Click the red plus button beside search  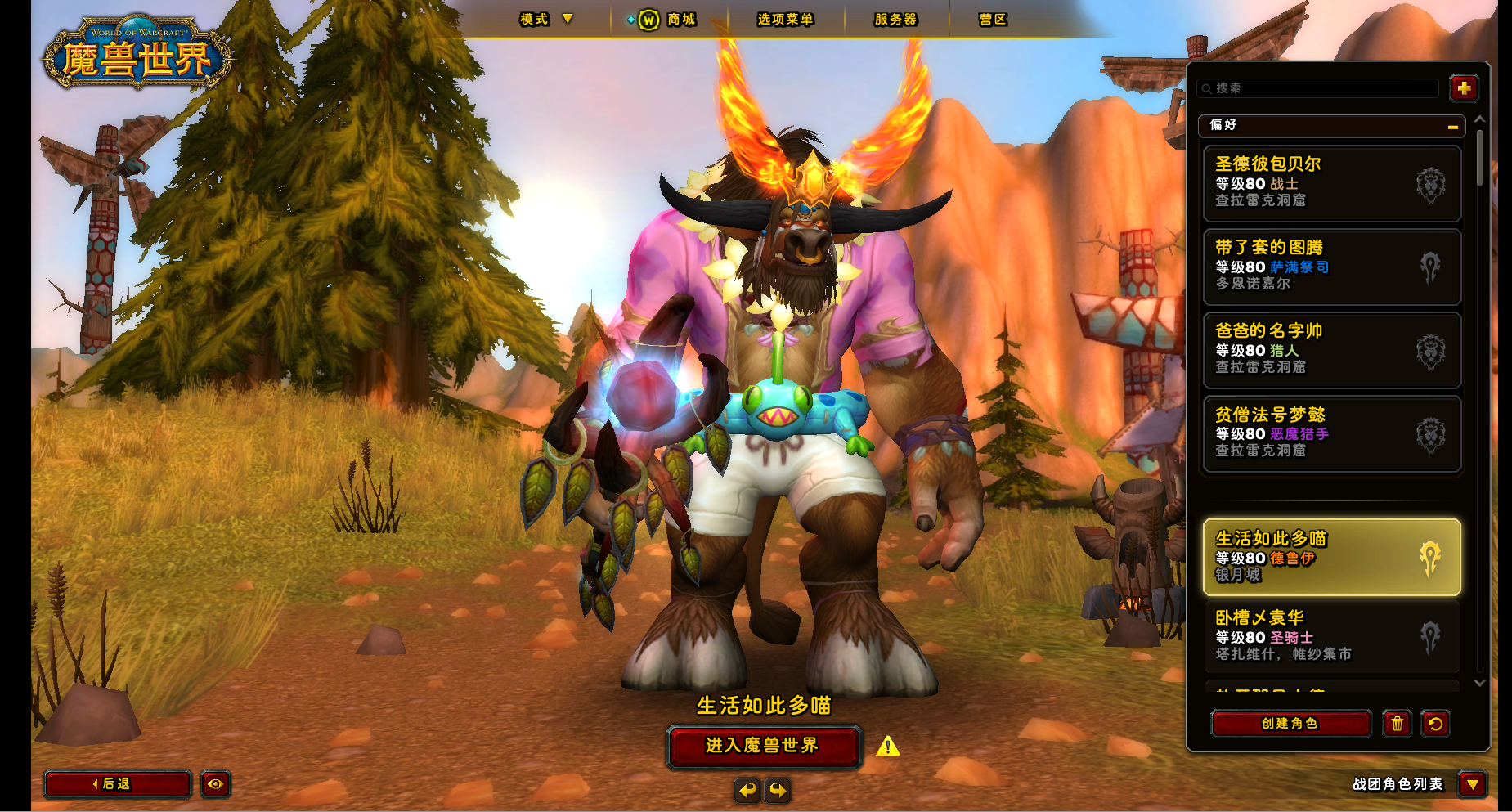click(x=1463, y=87)
